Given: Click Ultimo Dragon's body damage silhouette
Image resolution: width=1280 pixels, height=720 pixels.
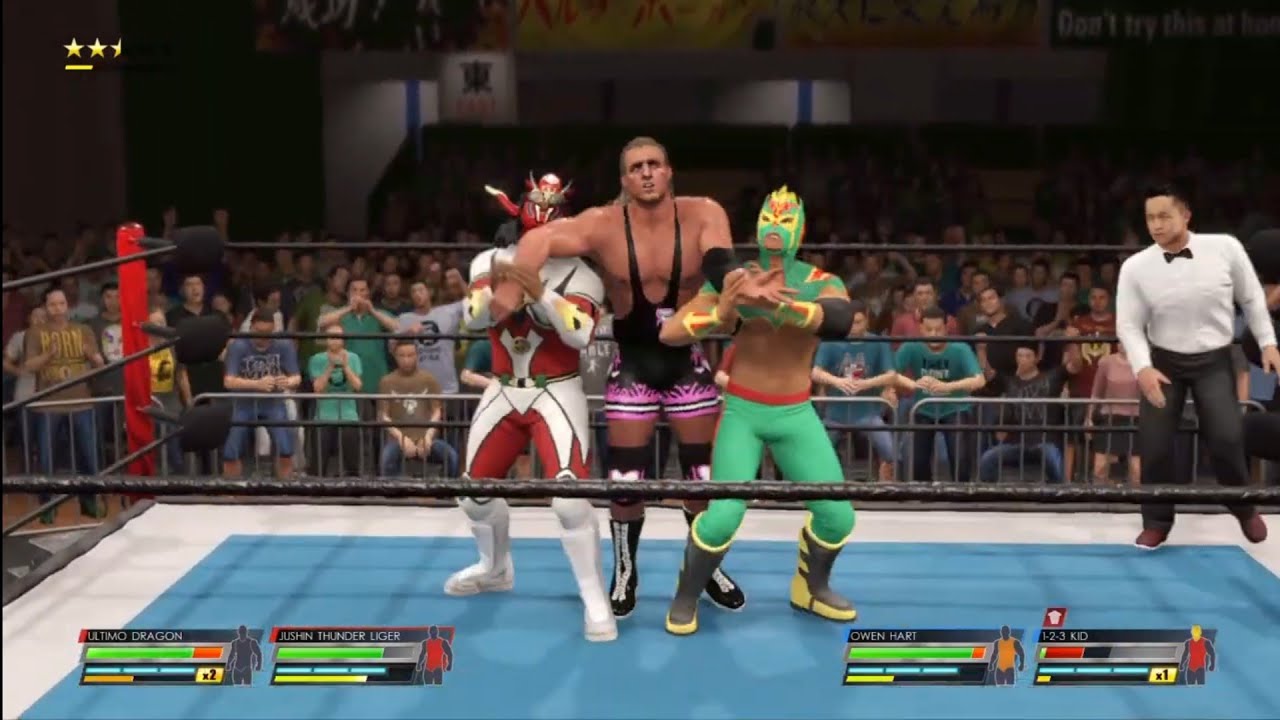Looking at the screenshot, I should (244, 656).
